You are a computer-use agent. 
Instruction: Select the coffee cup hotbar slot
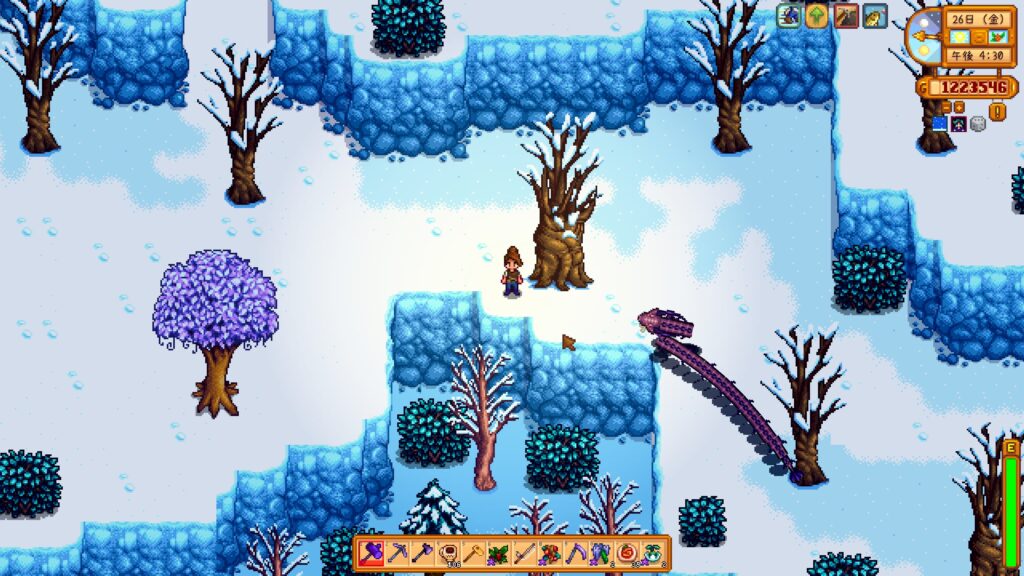pyautogui.click(x=449, y=552)
